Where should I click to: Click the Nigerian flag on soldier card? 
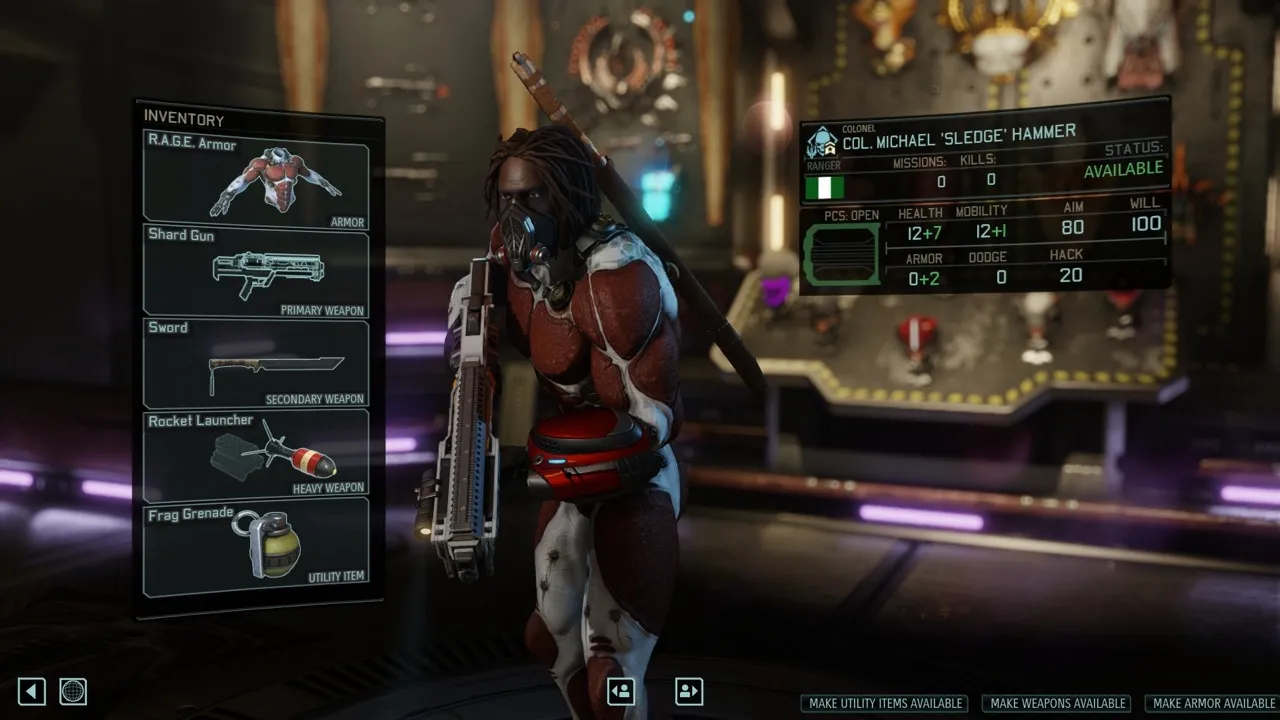(x=825, y=187)
